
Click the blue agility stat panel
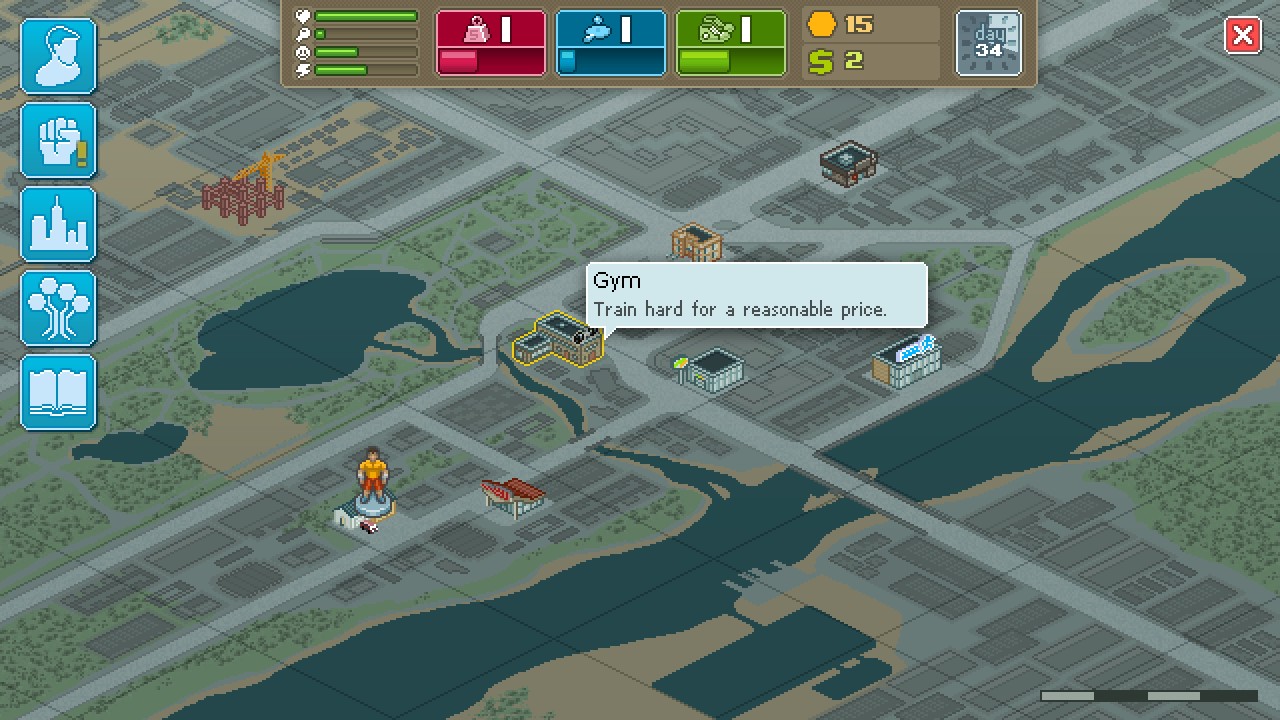[611, 43]
